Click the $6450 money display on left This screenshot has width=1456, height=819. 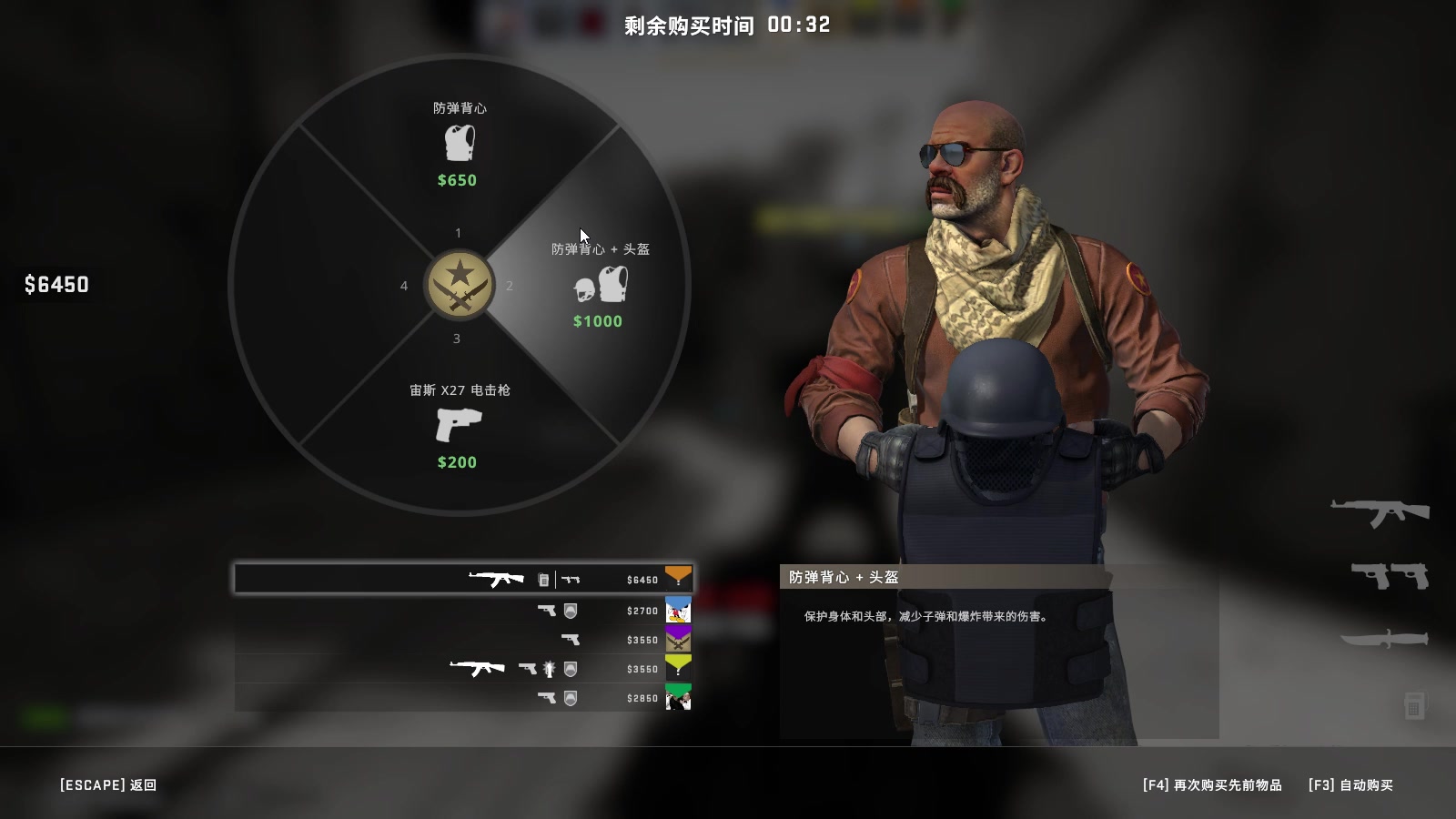(x=58, y=285)
